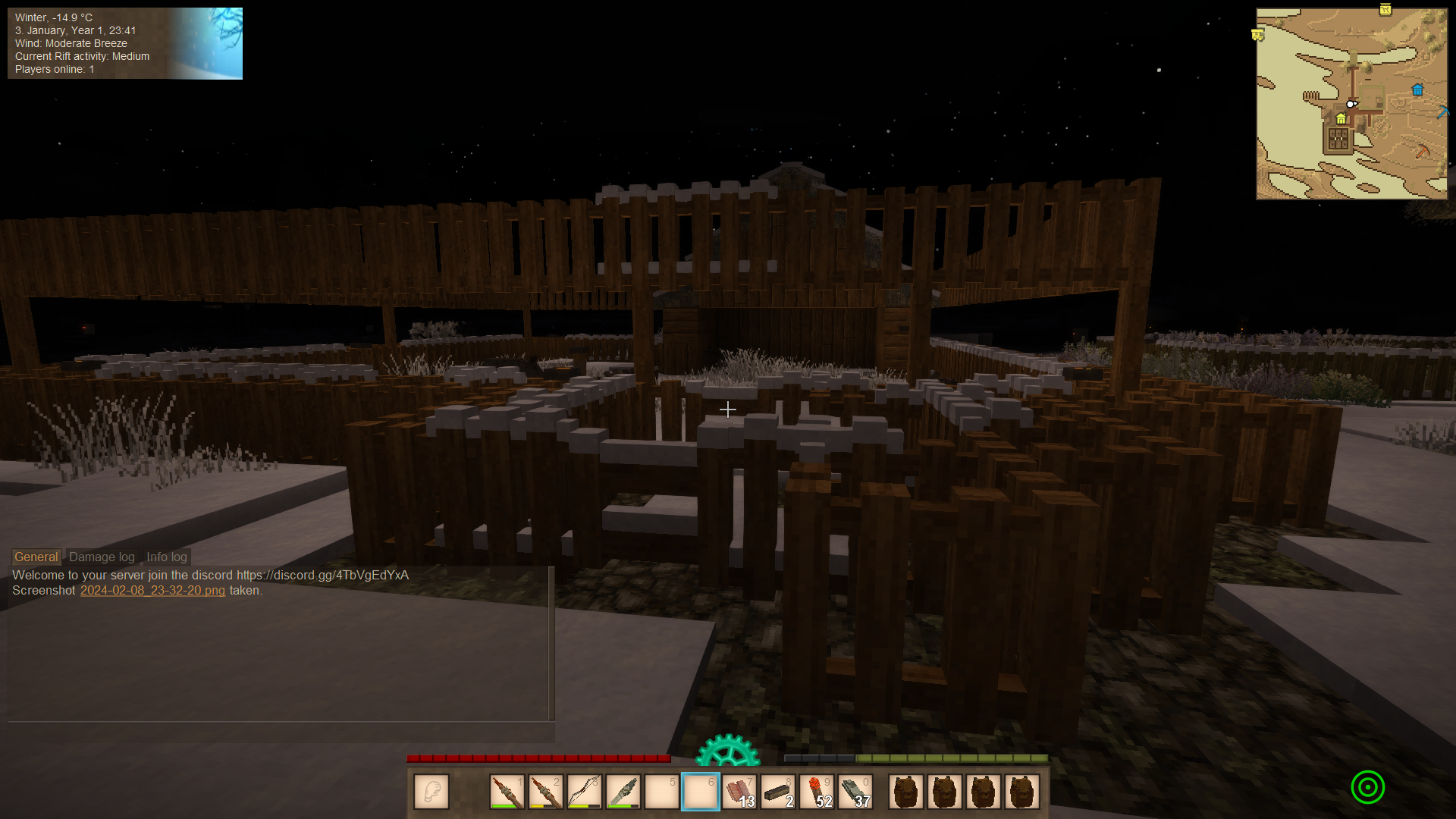This screenshot has width=1456, height=819.
Task: Pick the dark bar stack of 2
Action: click(x=777, y=792)
